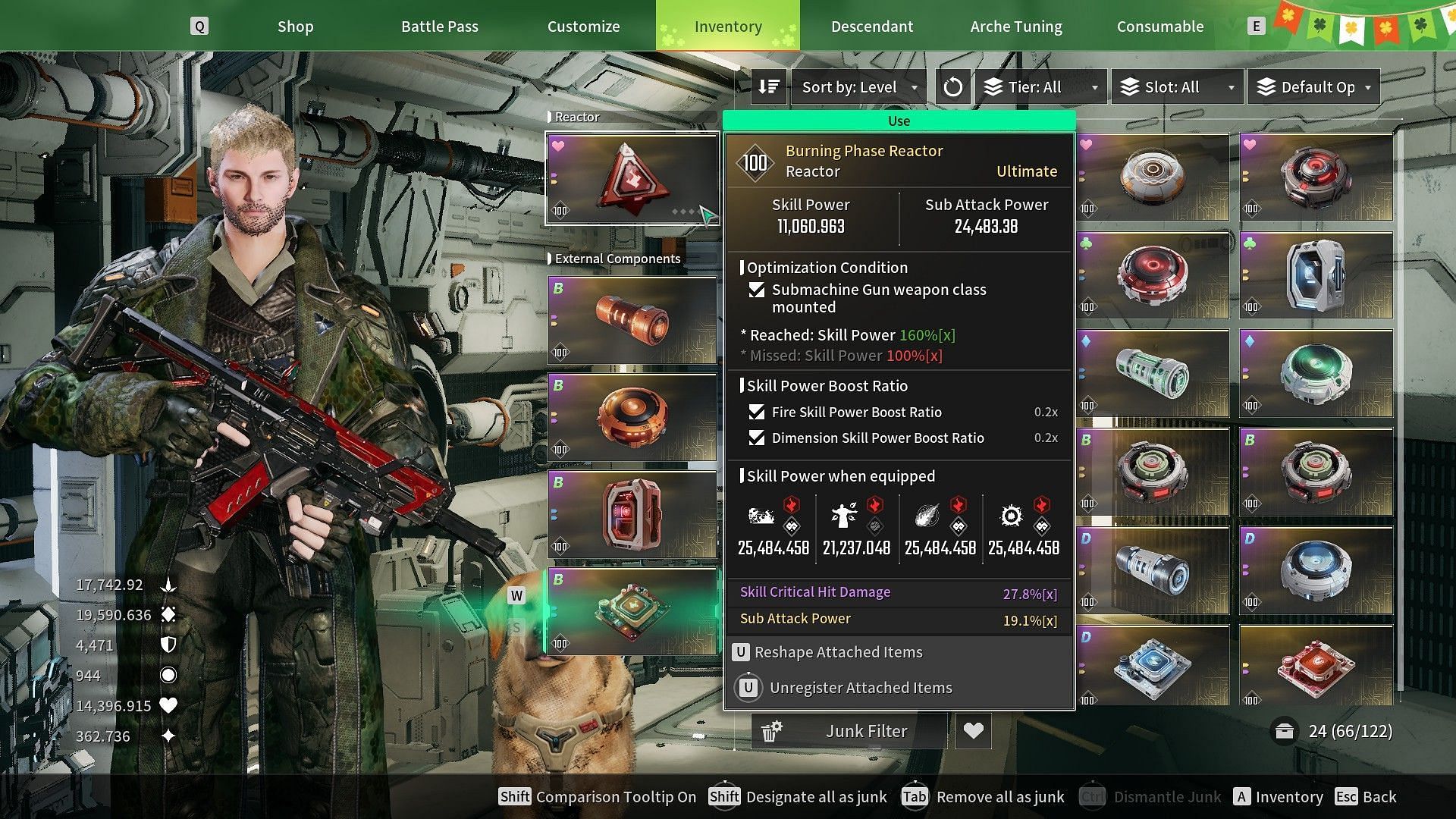The width and height of the screenshot is (1456, 819).
Task: Toggle the Fire Skill Power Boost Ratio checkbox
Action: coord(756,412)
